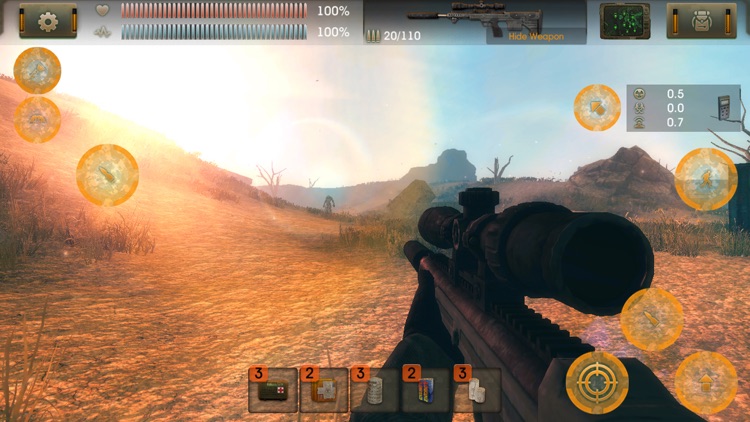Tap the up-arrow jump button
The width and height of the screenshot is (750, 422).
706,382
